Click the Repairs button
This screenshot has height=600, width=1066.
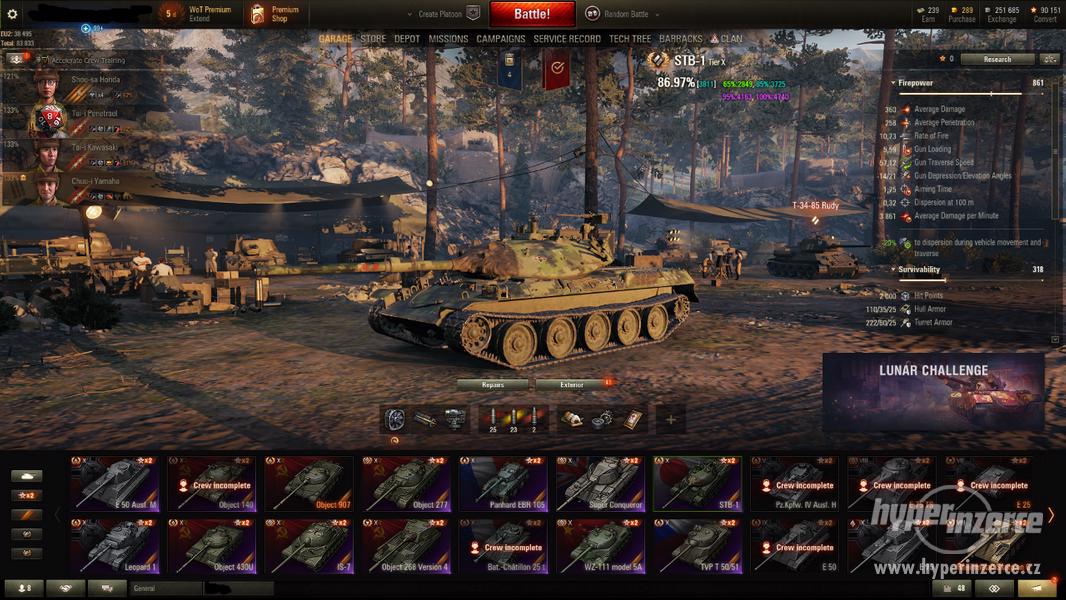[x=493, y=384]
